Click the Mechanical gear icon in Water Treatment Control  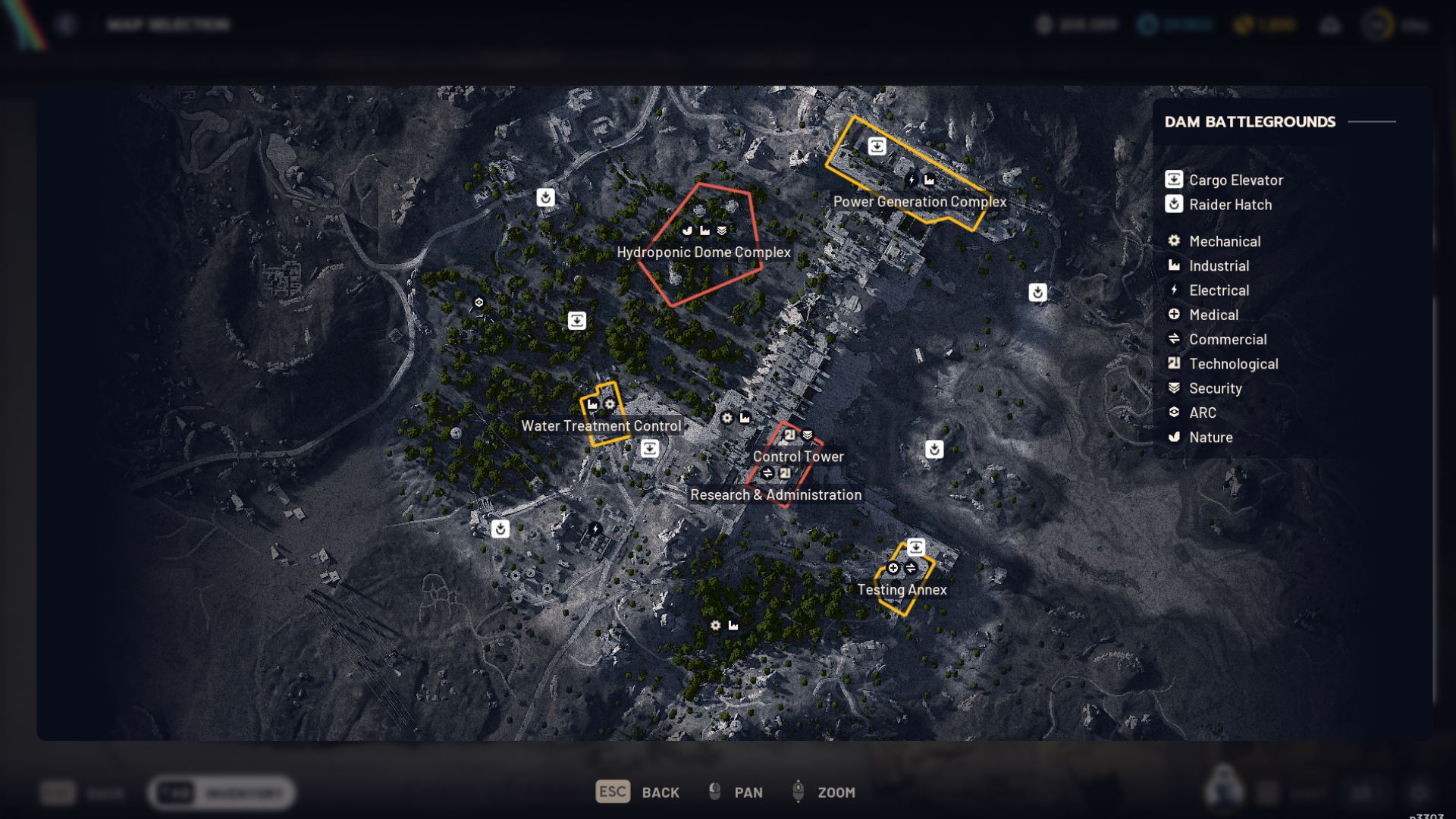tap(610, 405)
